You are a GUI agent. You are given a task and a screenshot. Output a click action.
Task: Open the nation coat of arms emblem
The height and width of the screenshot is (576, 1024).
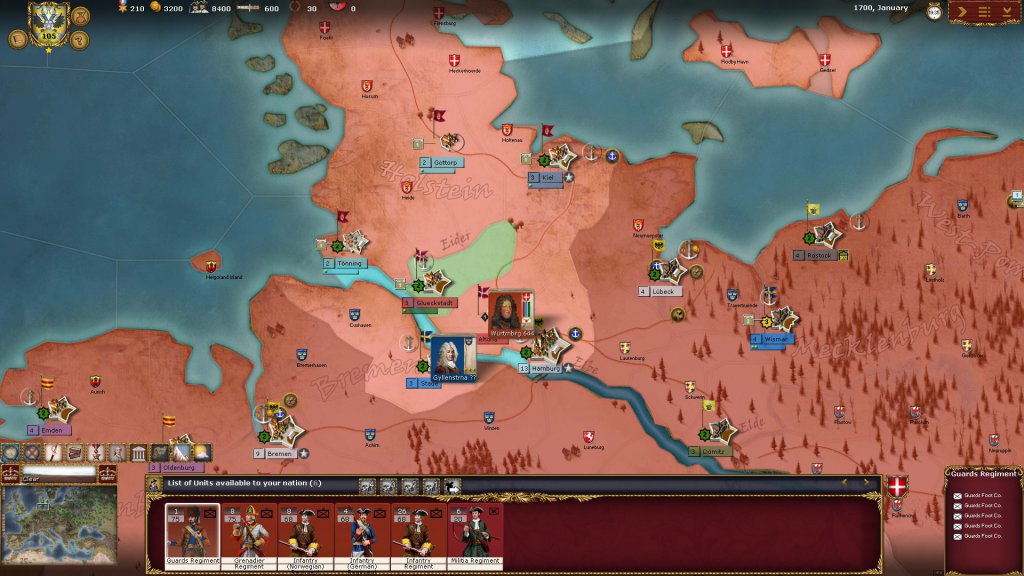pyautogui.click(x=47, y=19)
